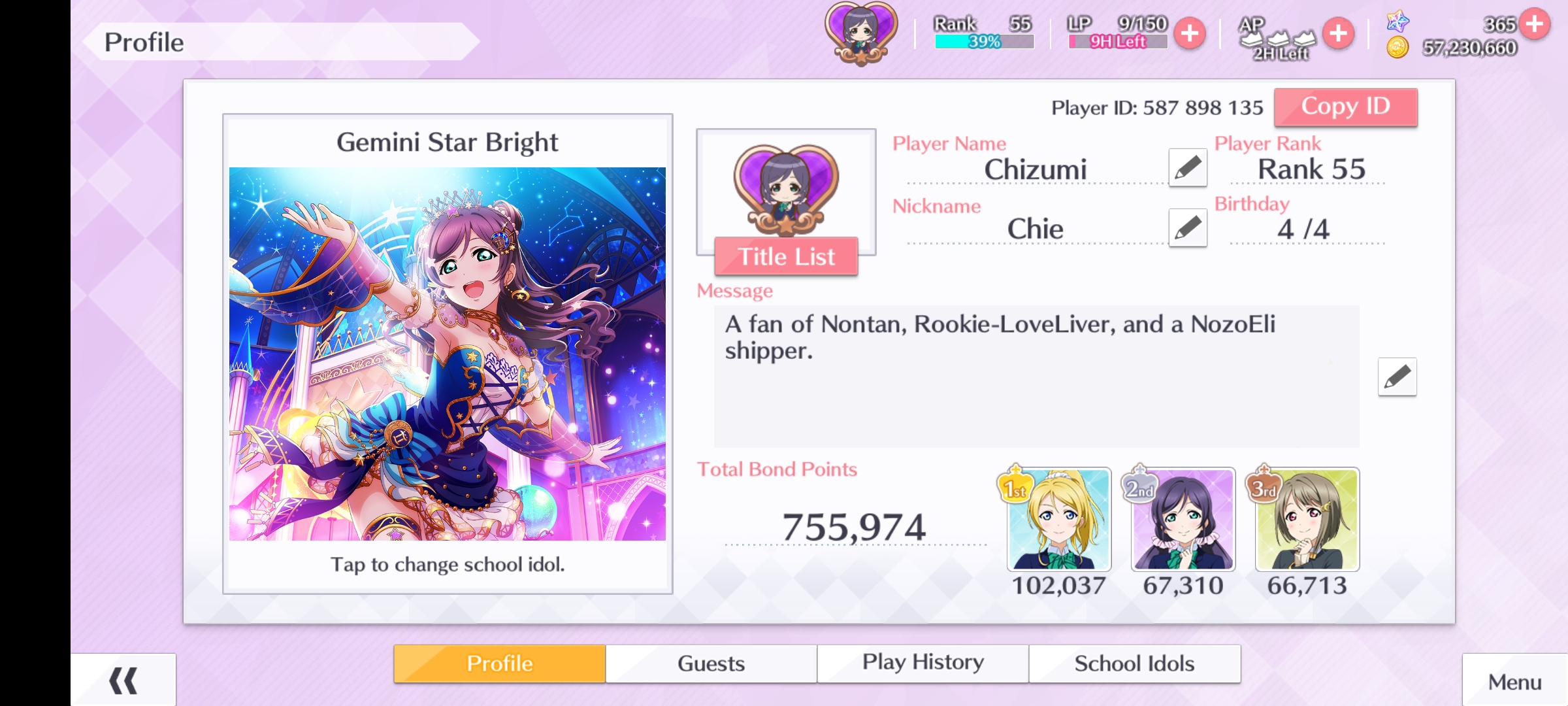Add more LP with plus button
This screenshot has height=706, width=1568.
(x=1190, y=33)
